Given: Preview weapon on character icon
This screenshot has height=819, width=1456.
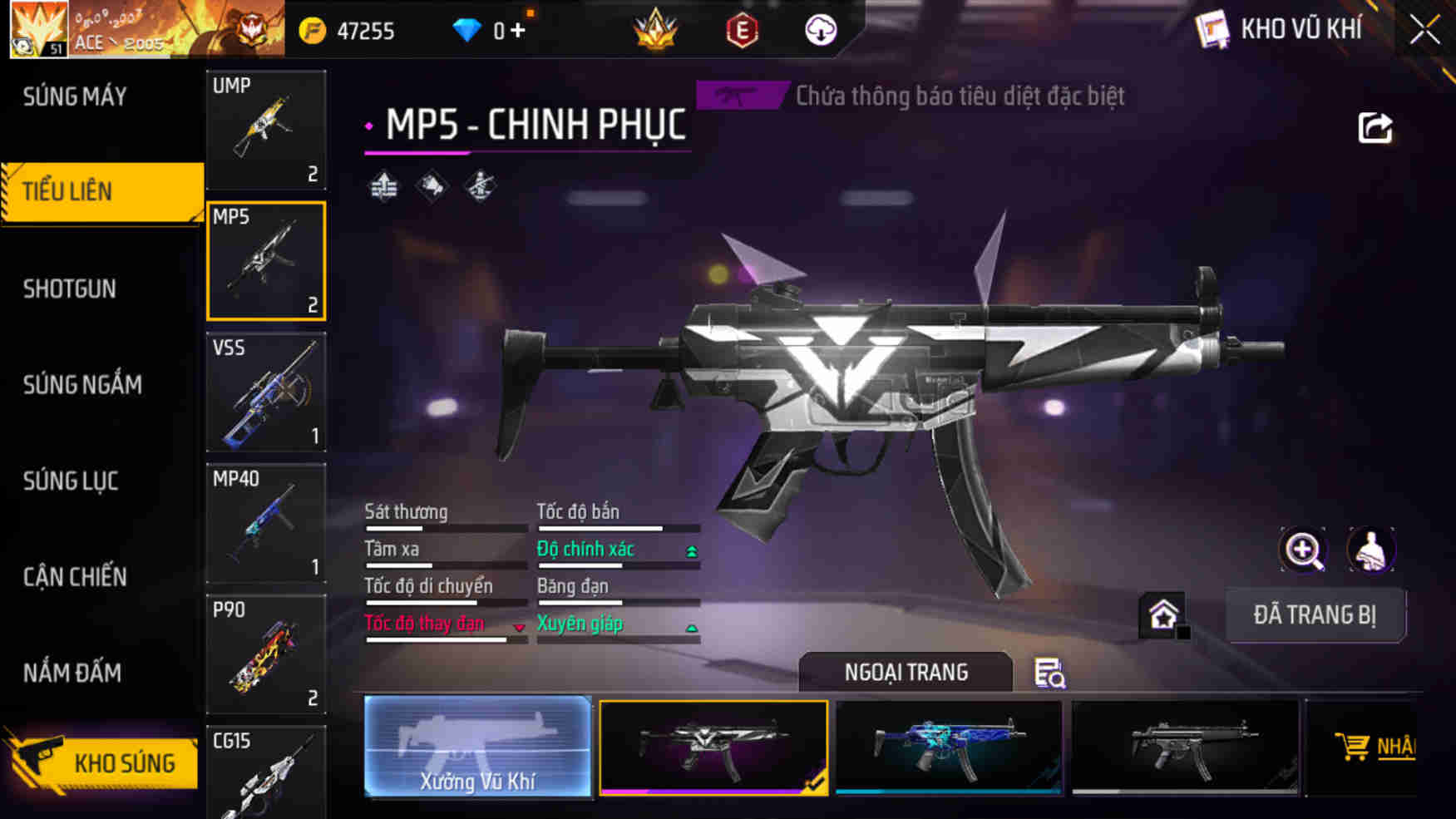Looking at the screenshot, I should (x=1370, y=550).
